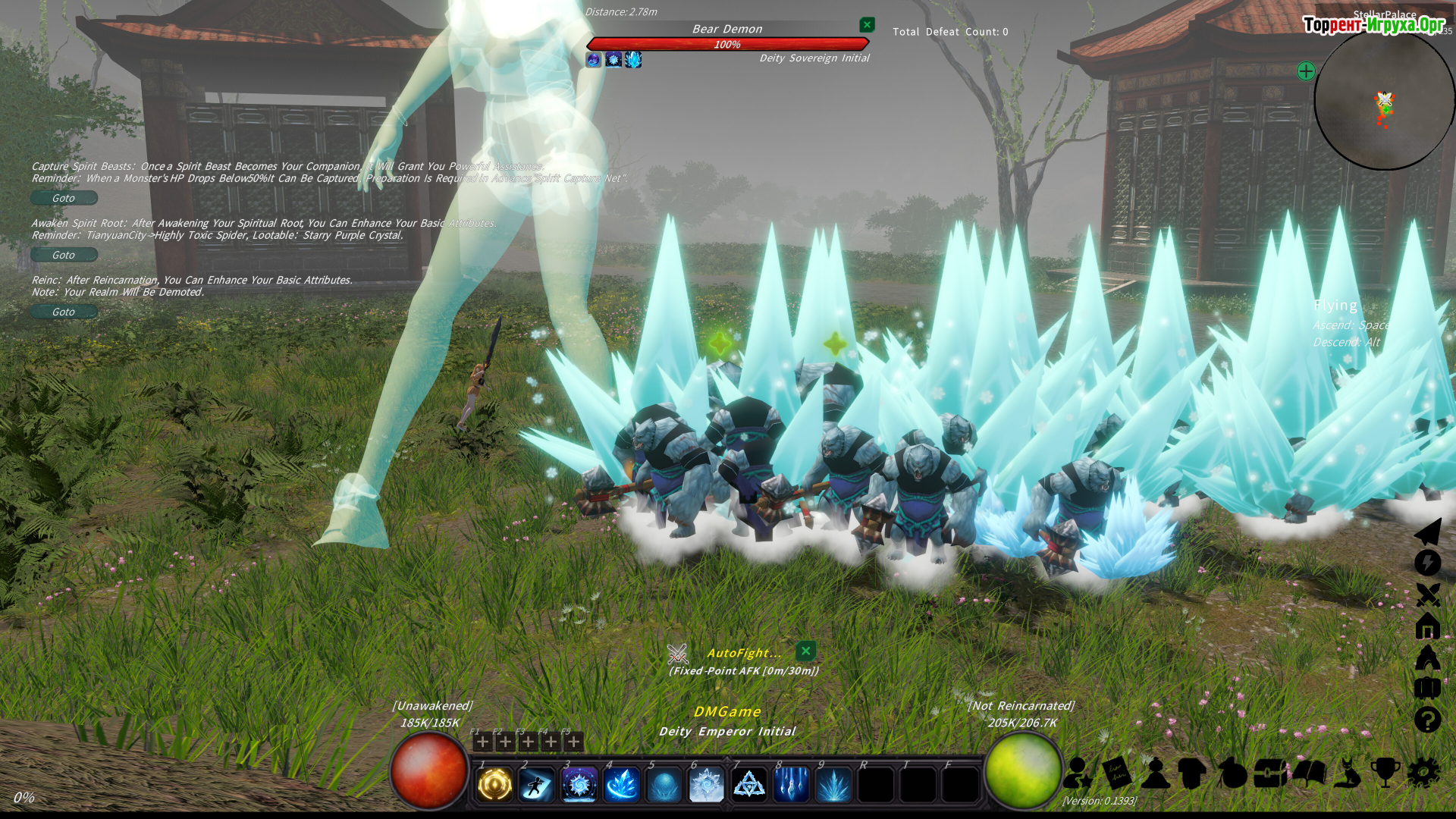Click Goto under the Reinc tip

tap(64, 312)
